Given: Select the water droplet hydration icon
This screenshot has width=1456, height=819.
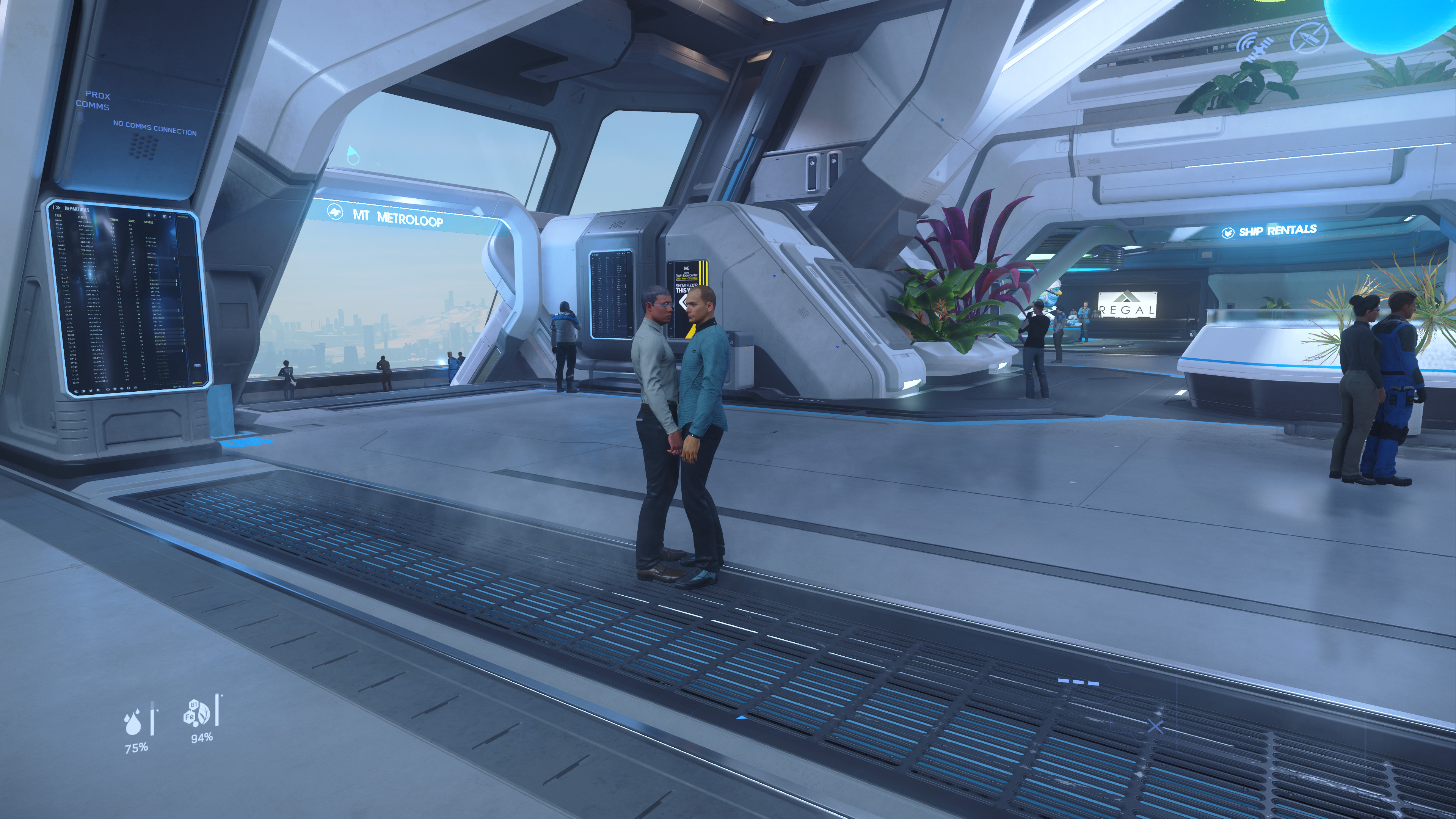Looking at the screenshot, I should [133, 723].
